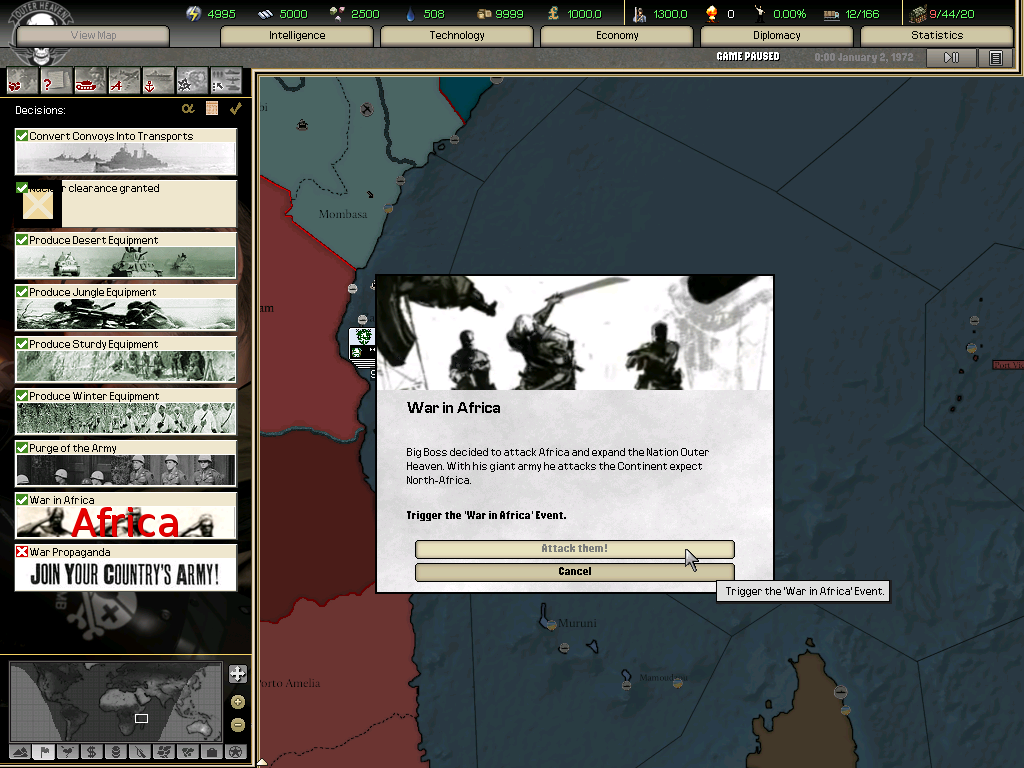Open the Economy tab
Screen dimensions: 1024x768
point(617,36)
